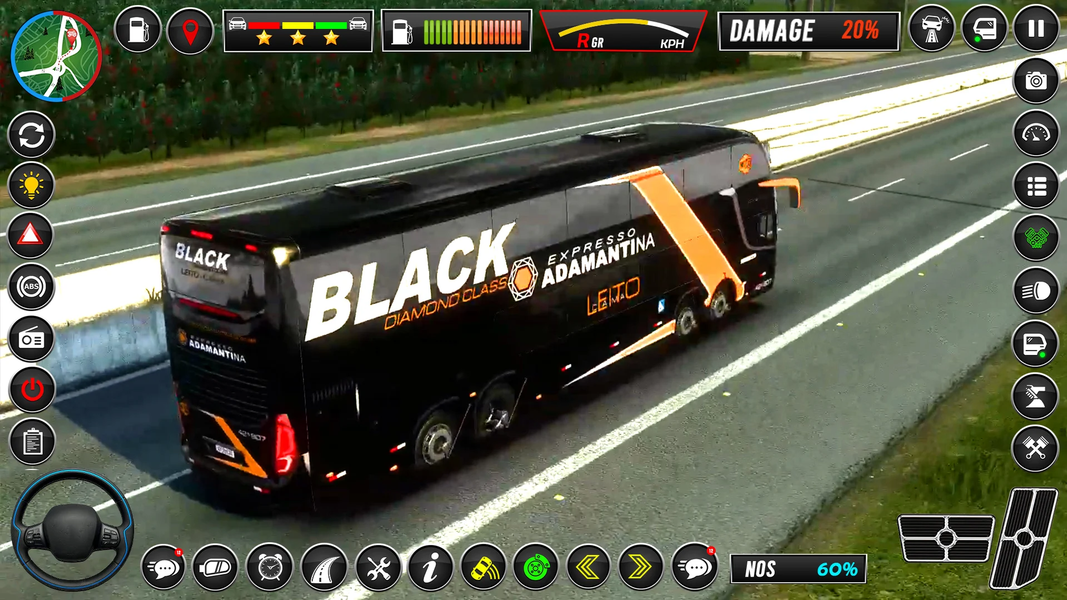This screenshot has width=1067, height=600.
Task: Show the info "i" button
Action: [431, 567]
